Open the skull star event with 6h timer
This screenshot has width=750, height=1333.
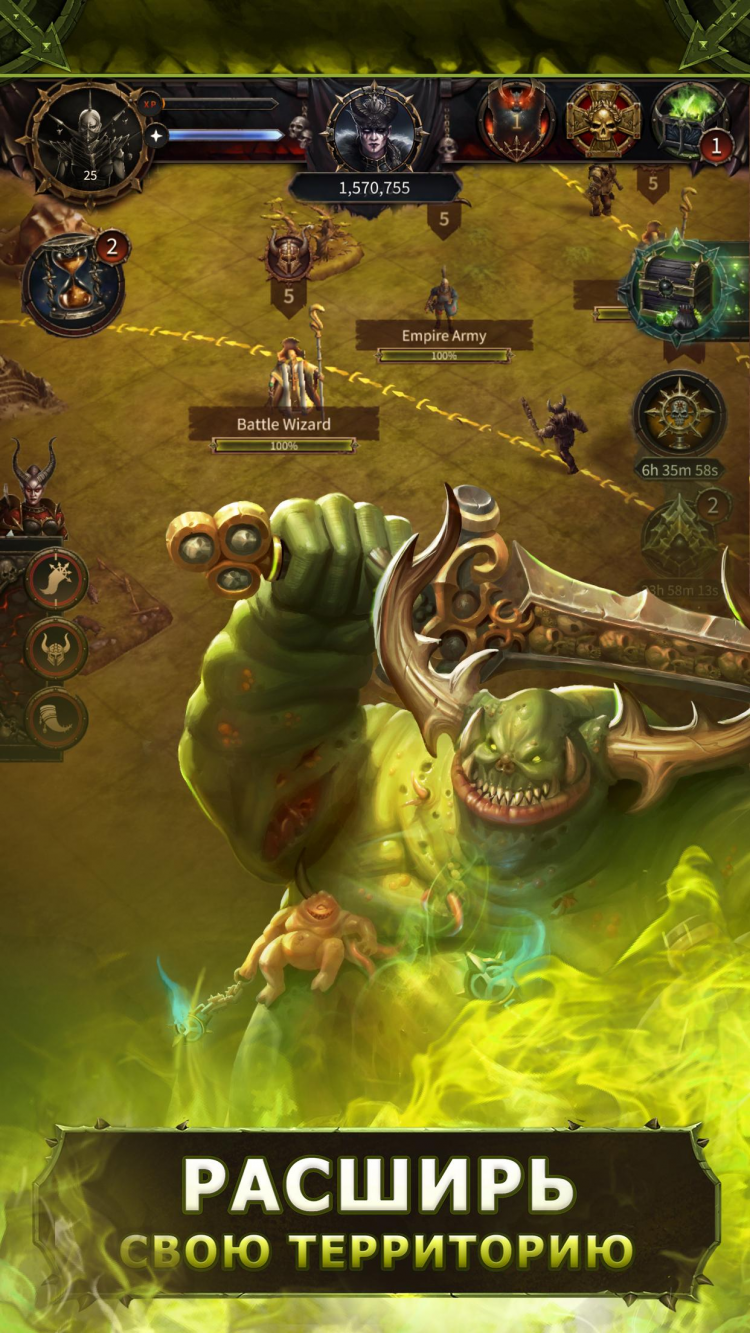coord(680,414)
